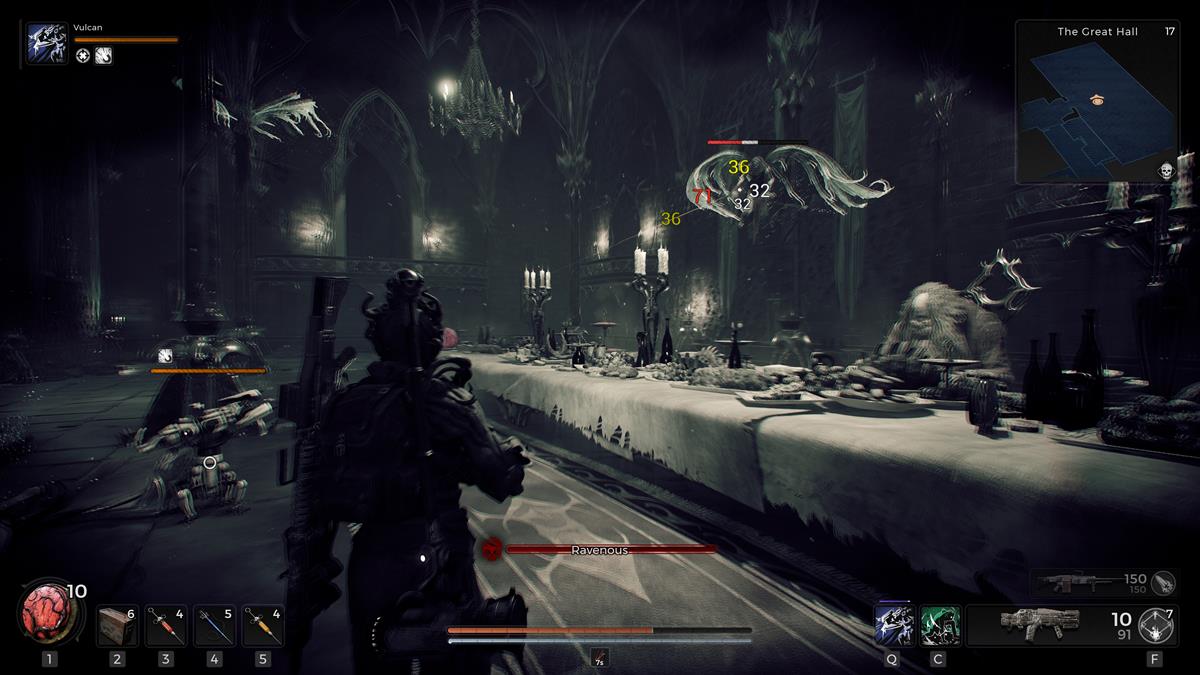Click the skull marker below the minimap
This screenshot has width=1200, height=675.
click(x=1165, y=171)
